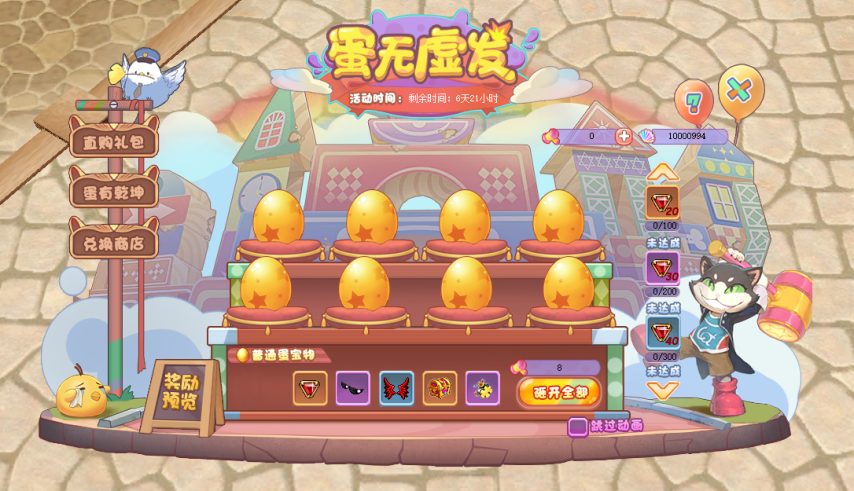Image resolution: width=854 pixels, height=491 pixels.
Task: Toggle the 跳过动画 skip animation checkbox
Action: coord(578,427)
